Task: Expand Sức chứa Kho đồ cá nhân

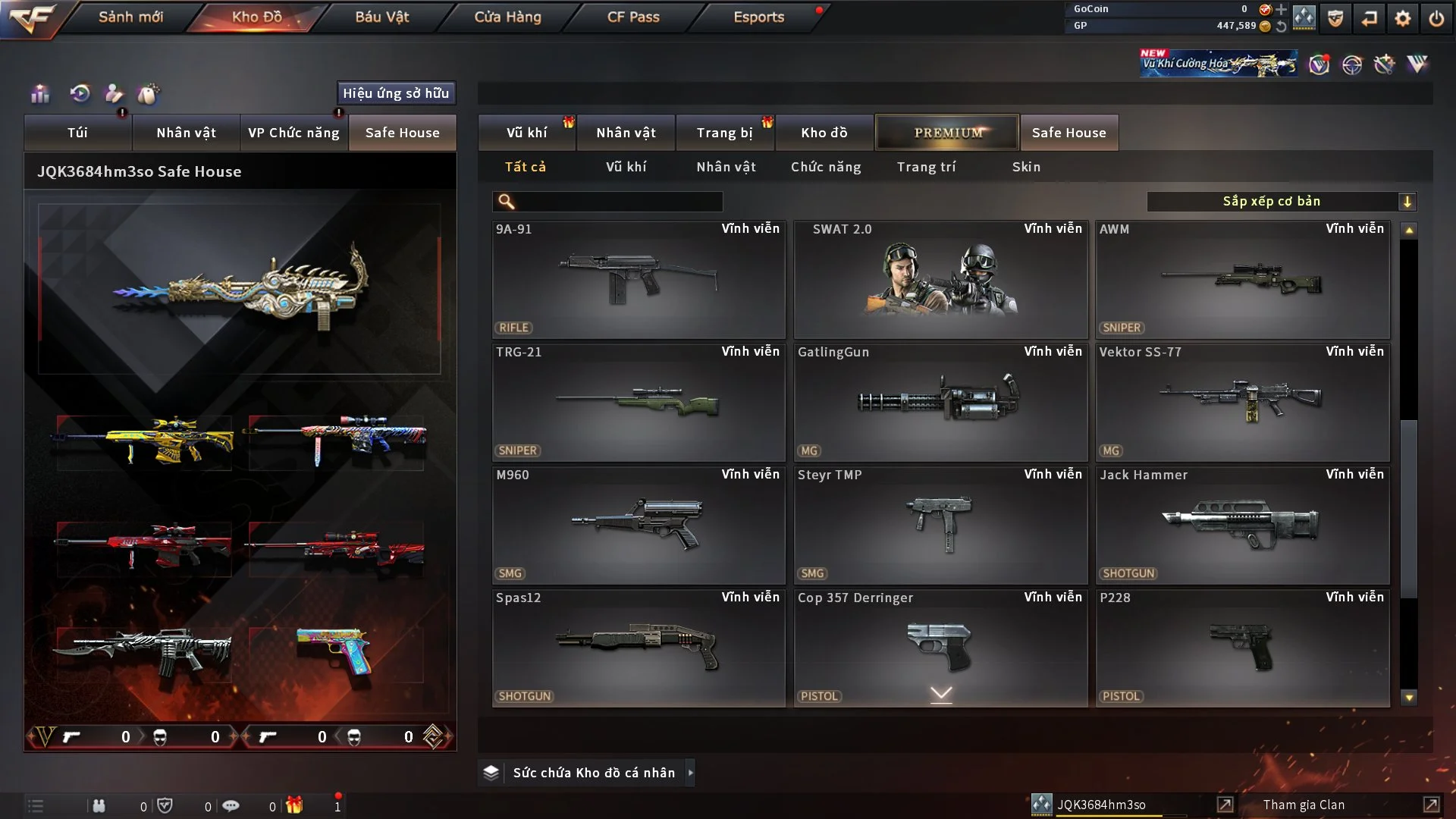Action: 593,773
